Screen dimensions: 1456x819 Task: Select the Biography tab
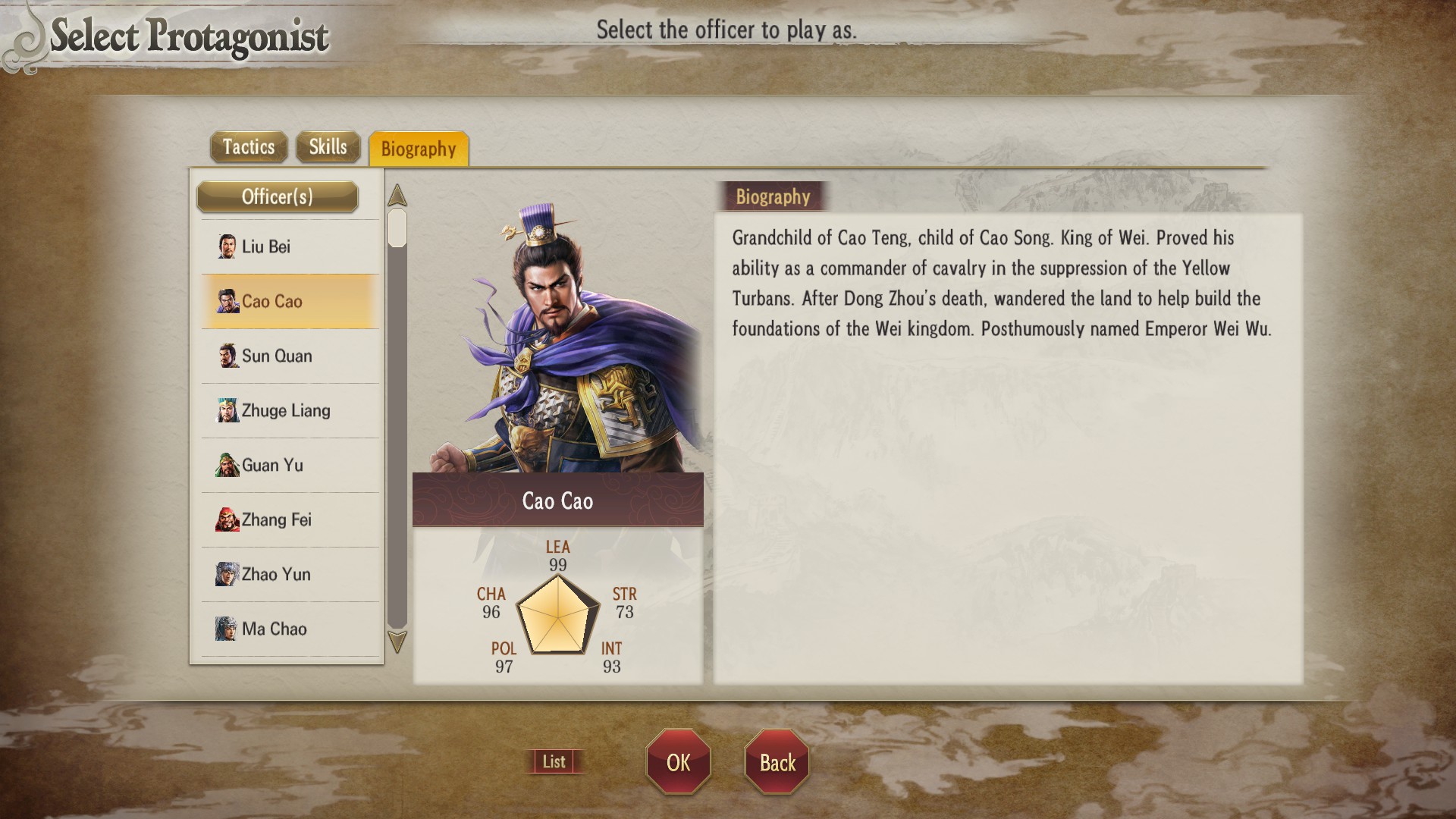(419, 149)
